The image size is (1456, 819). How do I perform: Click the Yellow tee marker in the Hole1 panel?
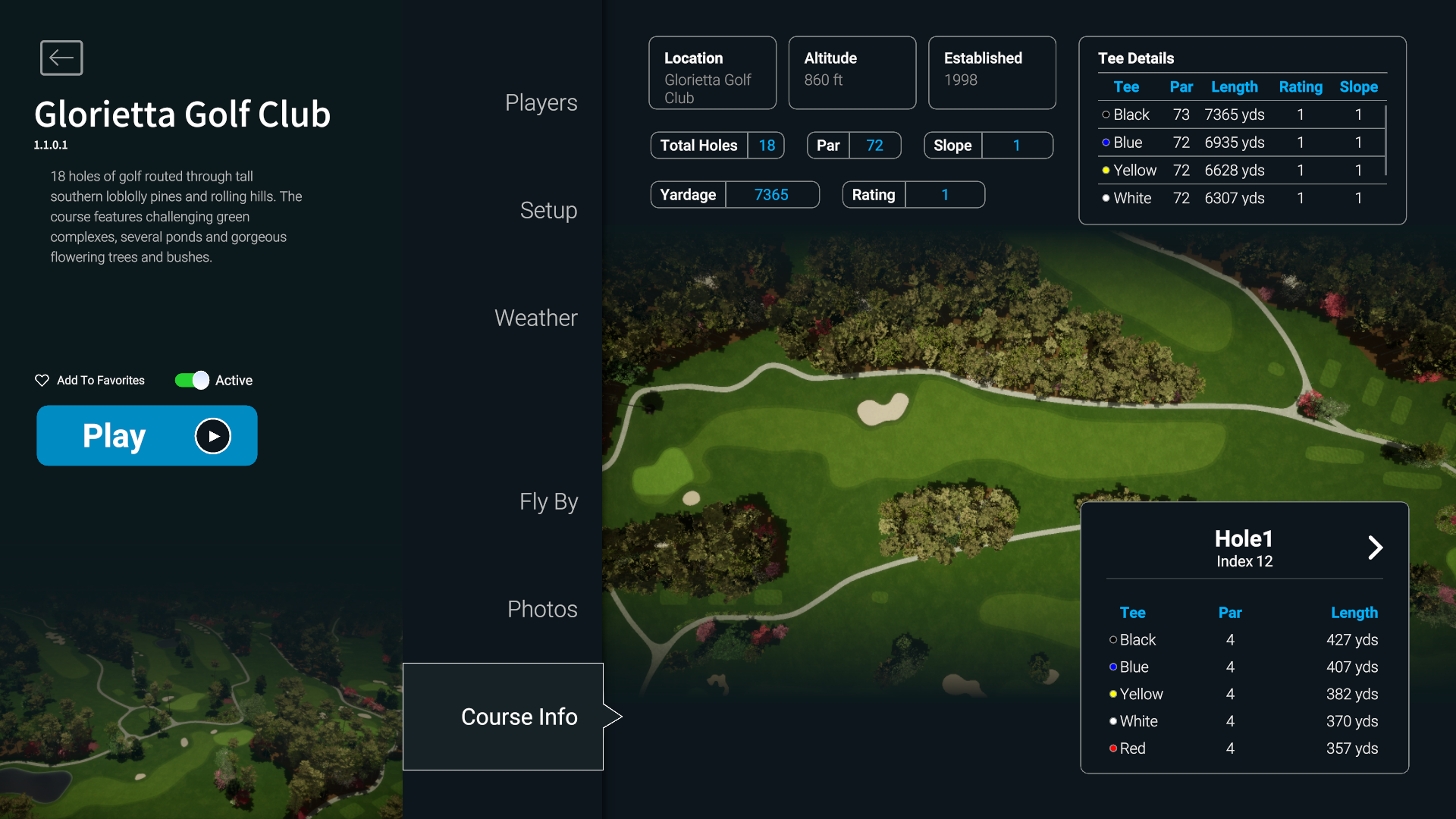pyautogui.click(x=1112, y=694)
